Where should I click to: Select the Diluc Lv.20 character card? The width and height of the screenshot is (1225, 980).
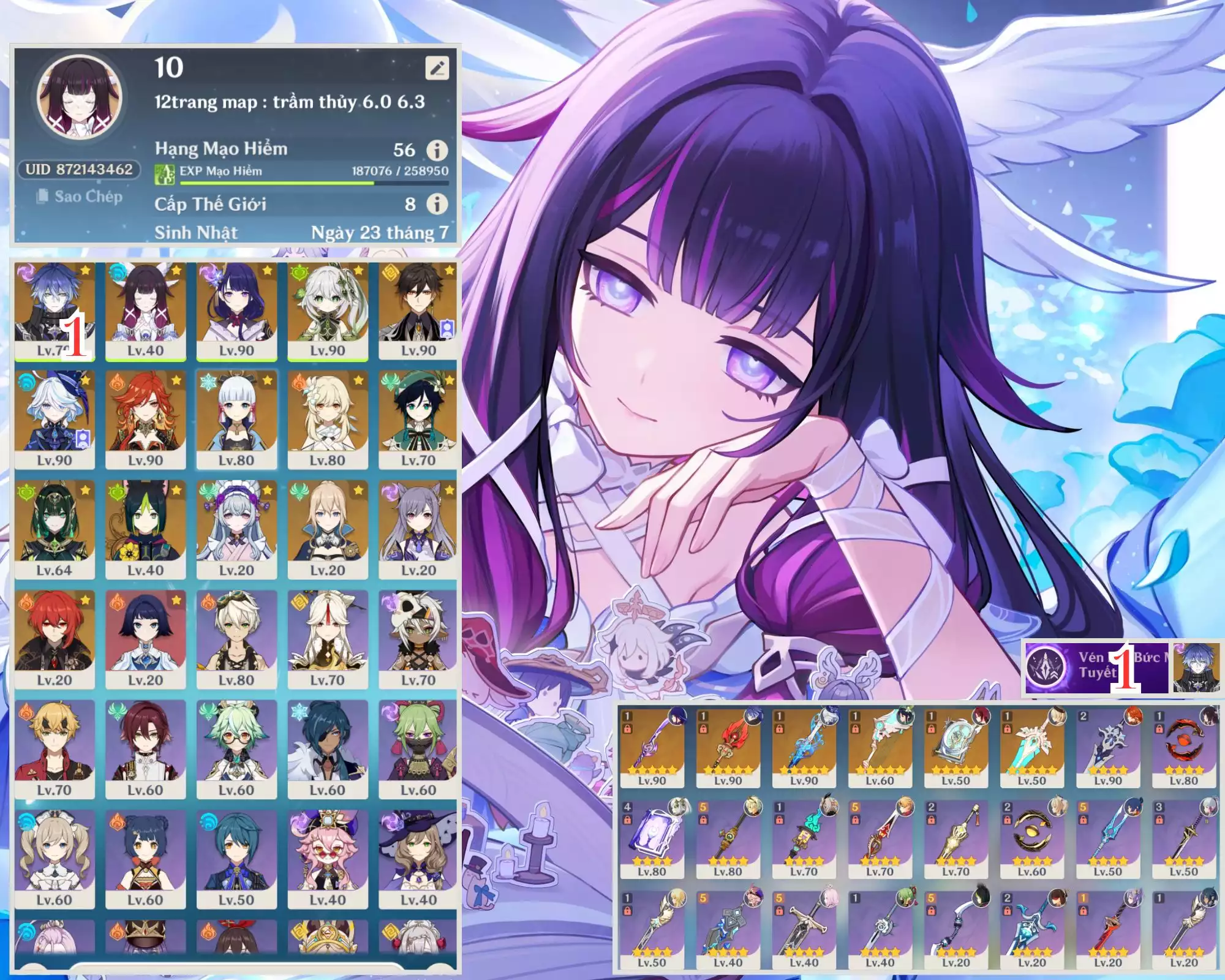[55, 639]
